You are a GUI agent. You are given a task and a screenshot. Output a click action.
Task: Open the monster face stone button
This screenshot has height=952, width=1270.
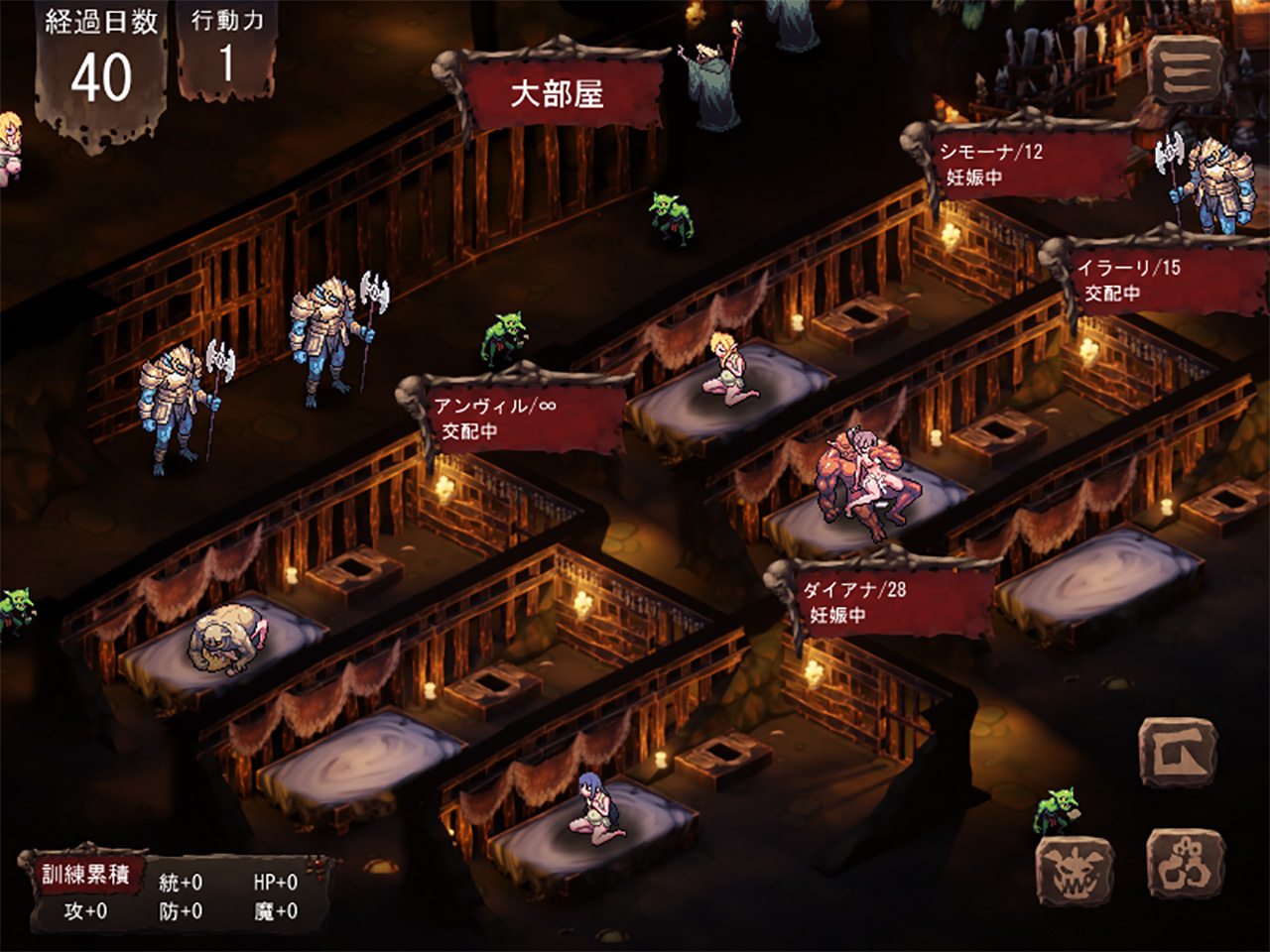click(x=1075, y=872)
